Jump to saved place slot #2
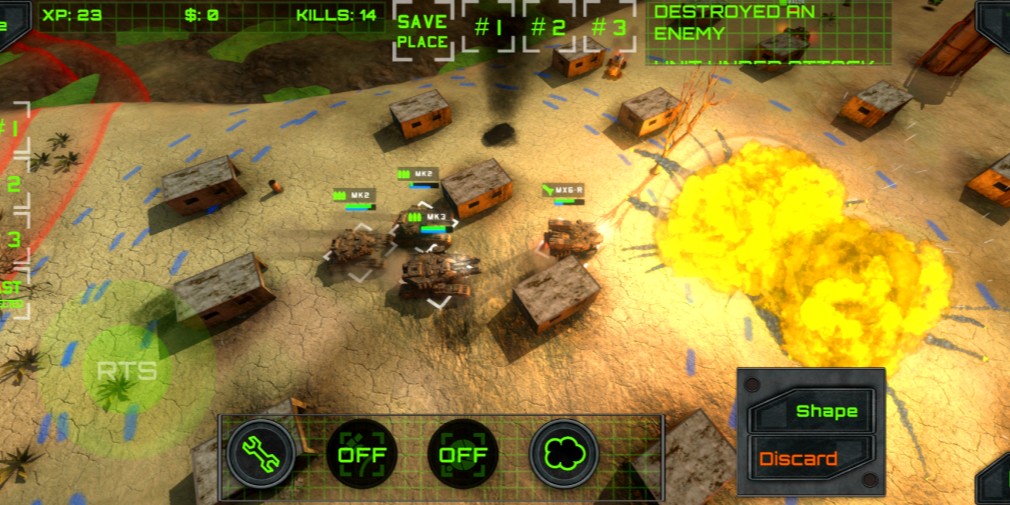Image resolution: width=1010 pixels, height=505 pixels. (548, 28)
